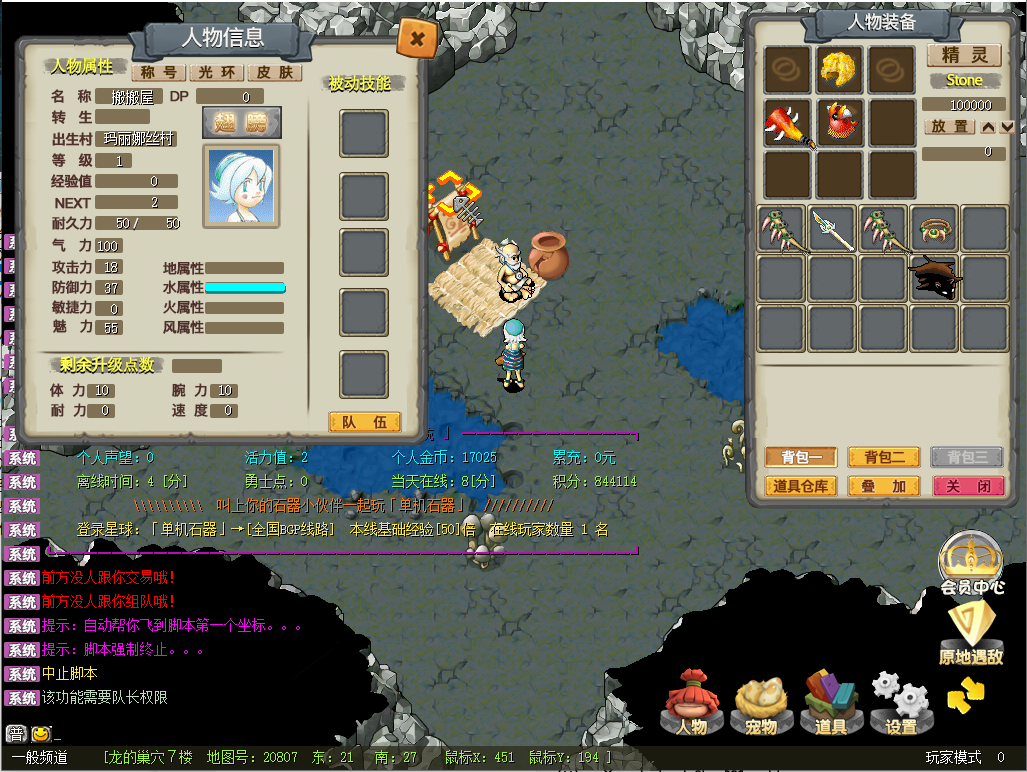This screenshot has width=1027, height=772.
Task: Open the 会员中心 member center
Action: point(971,565)
